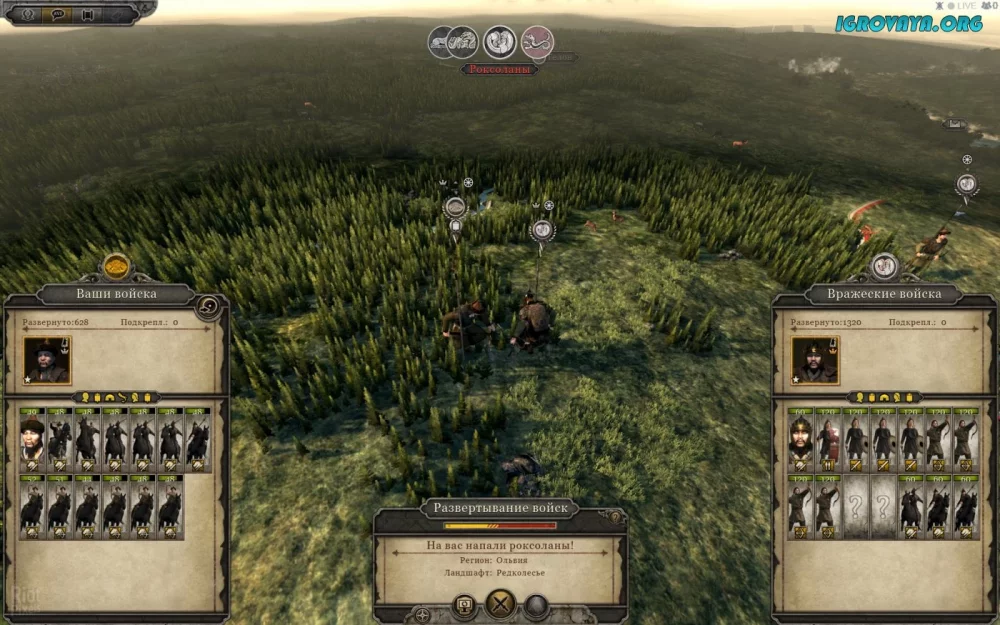
Task: Click the Roxolani faction name label
Action: 499,69
